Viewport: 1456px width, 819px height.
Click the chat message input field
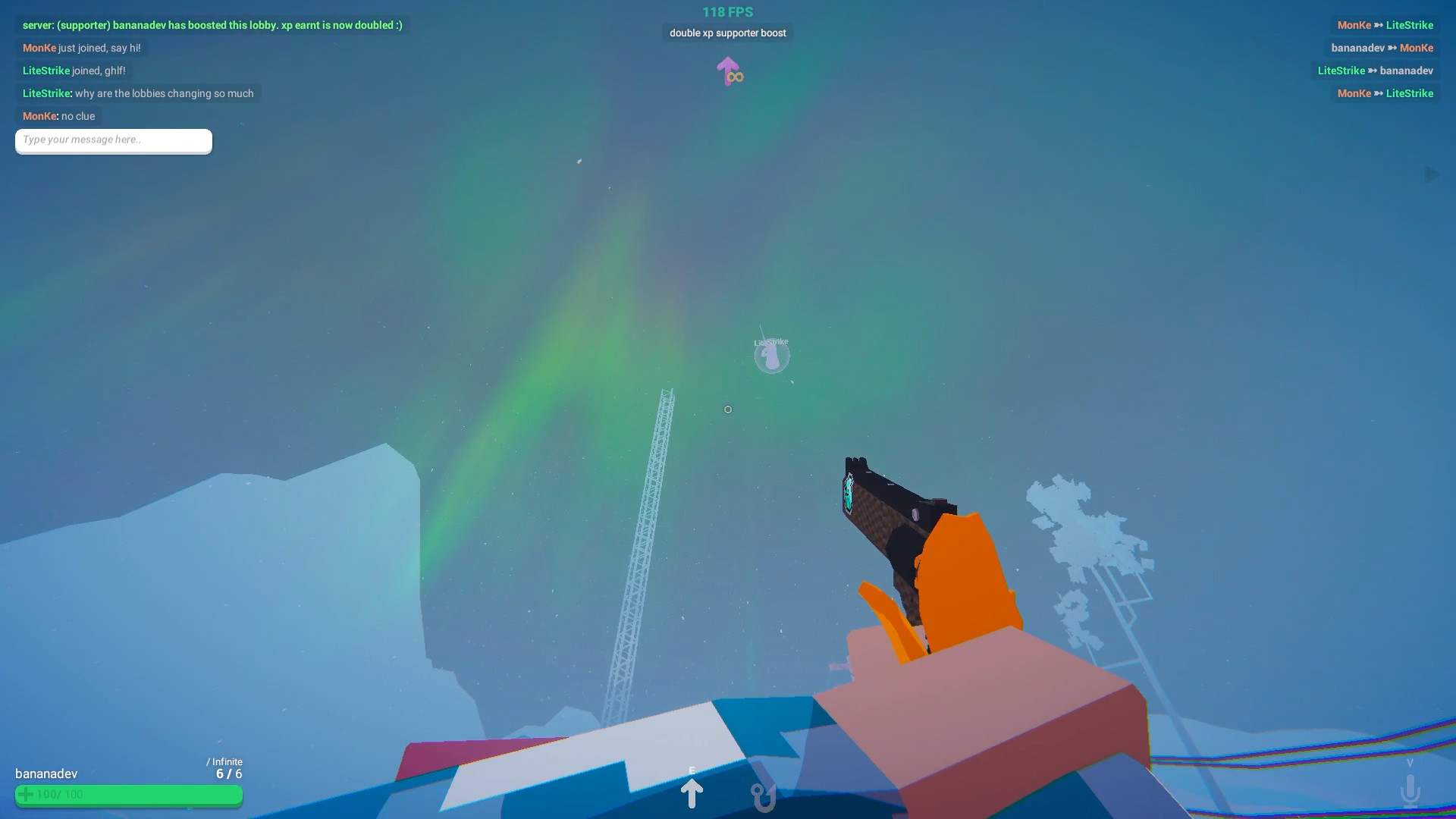click(x=112, y=140)
